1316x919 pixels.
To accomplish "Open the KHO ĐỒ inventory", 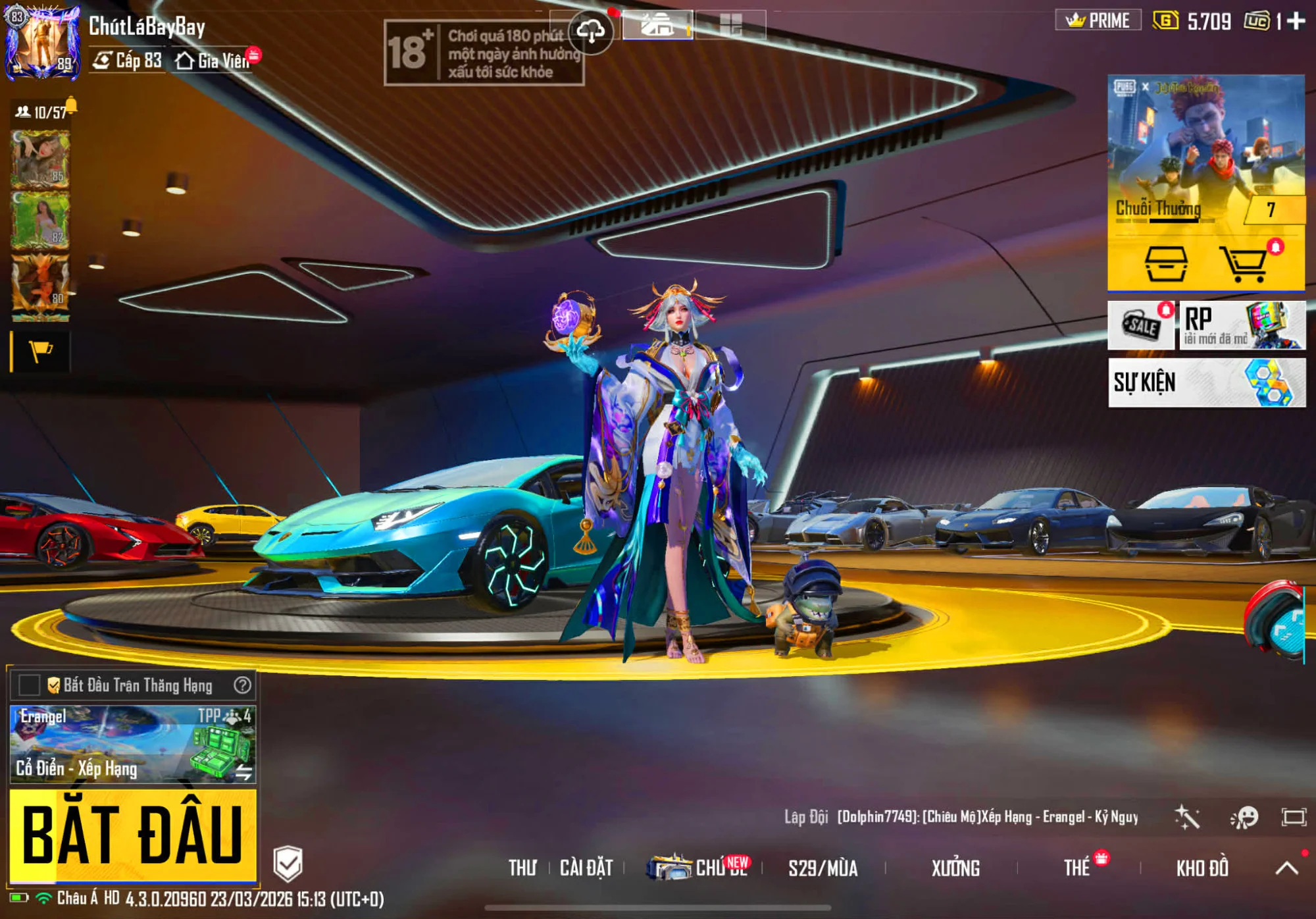I will (x=1202, y=868).
